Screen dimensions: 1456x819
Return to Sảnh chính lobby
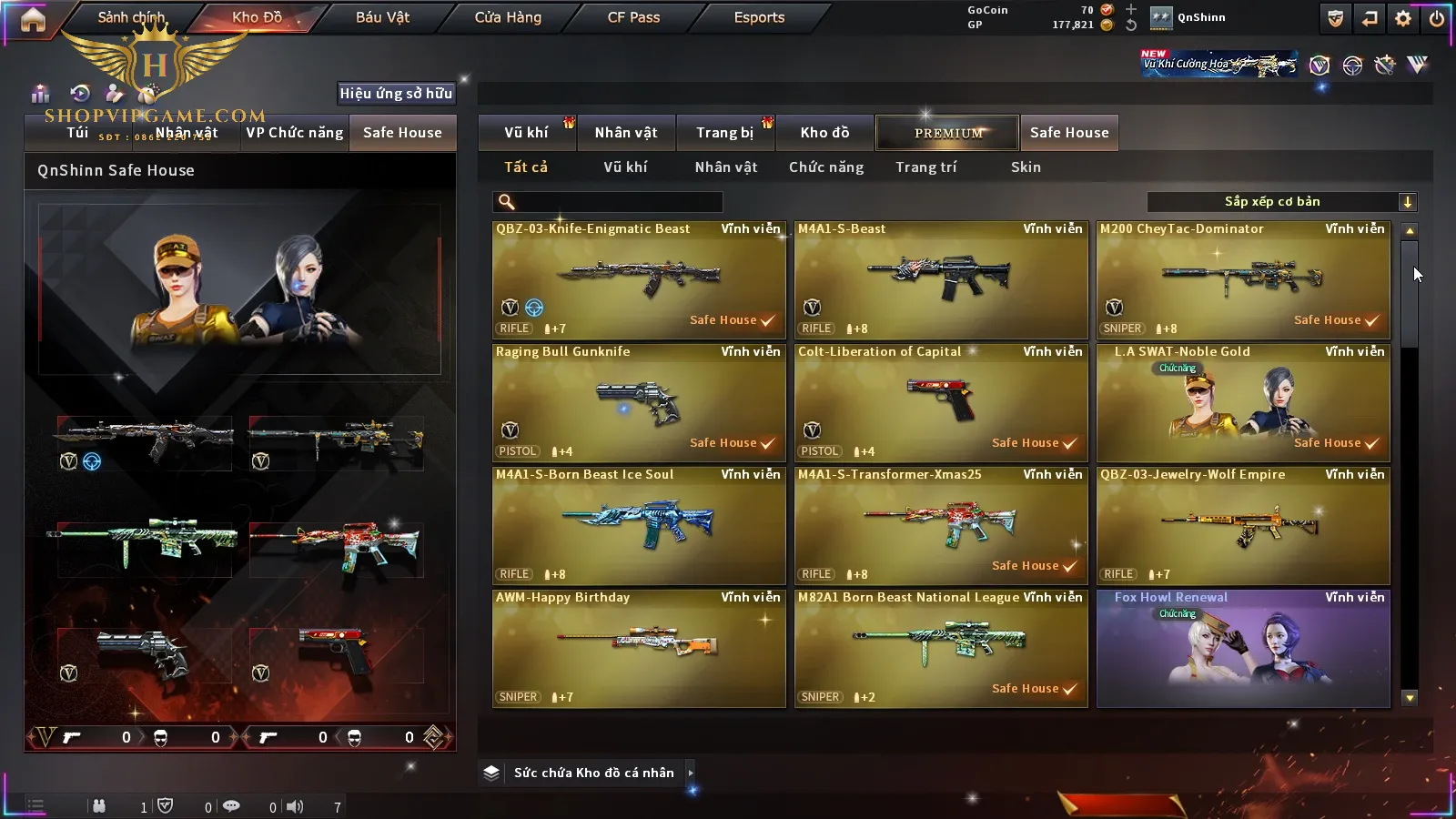coord(131,17)
